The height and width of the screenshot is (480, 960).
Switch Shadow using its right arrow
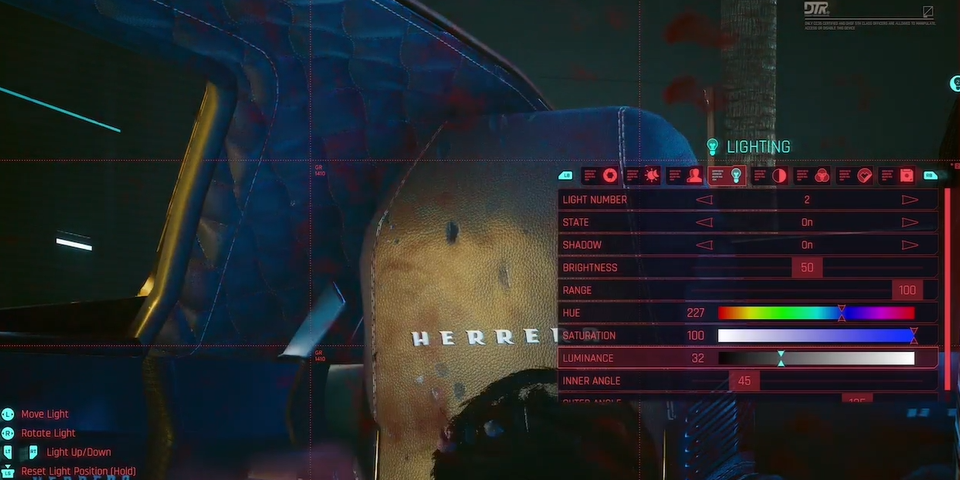tap(910, 245)
